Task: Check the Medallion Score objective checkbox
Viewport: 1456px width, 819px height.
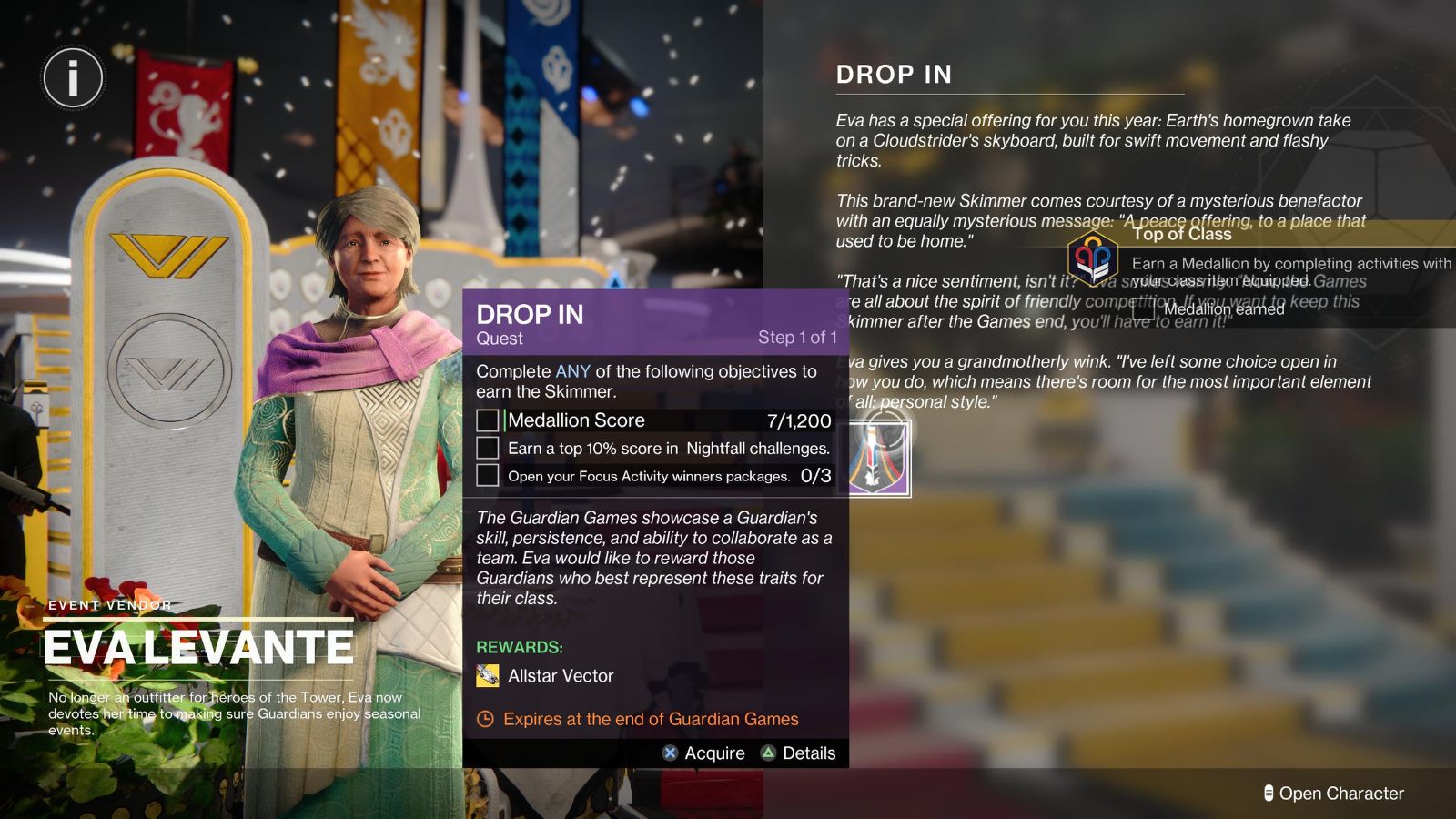Action: point(487,420)
